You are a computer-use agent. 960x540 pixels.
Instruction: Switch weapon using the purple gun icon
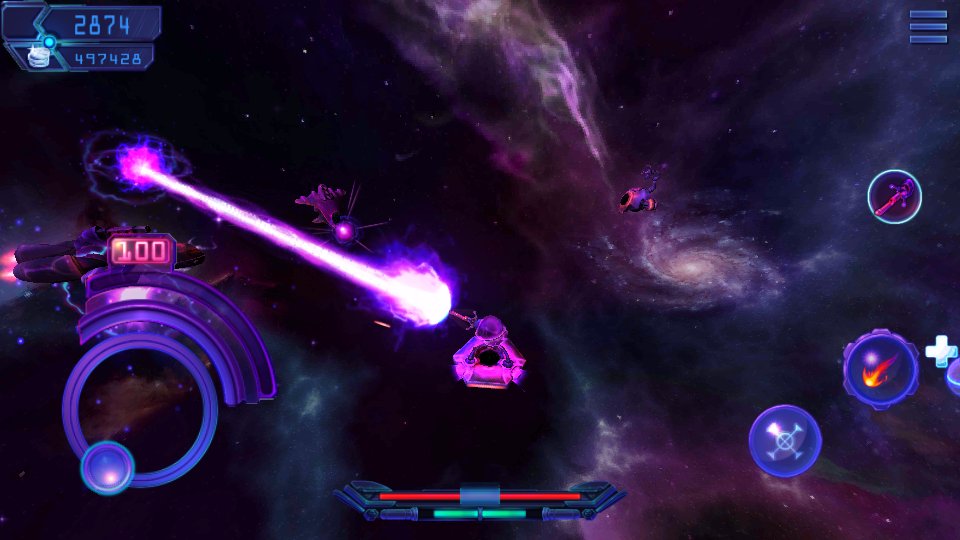[x=894, y=197]
